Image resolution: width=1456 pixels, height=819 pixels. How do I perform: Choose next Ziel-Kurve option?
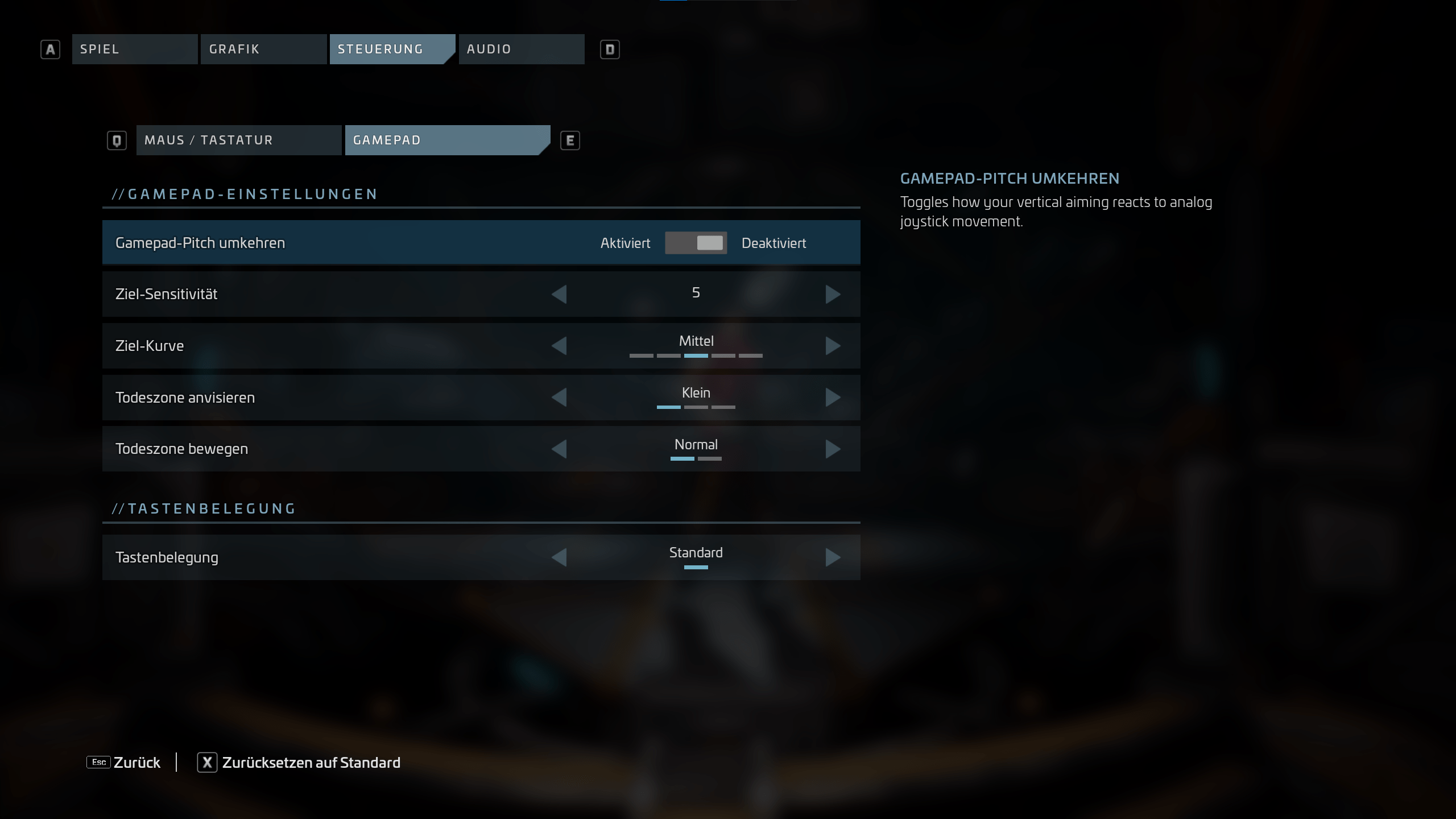tap(833, 346)
